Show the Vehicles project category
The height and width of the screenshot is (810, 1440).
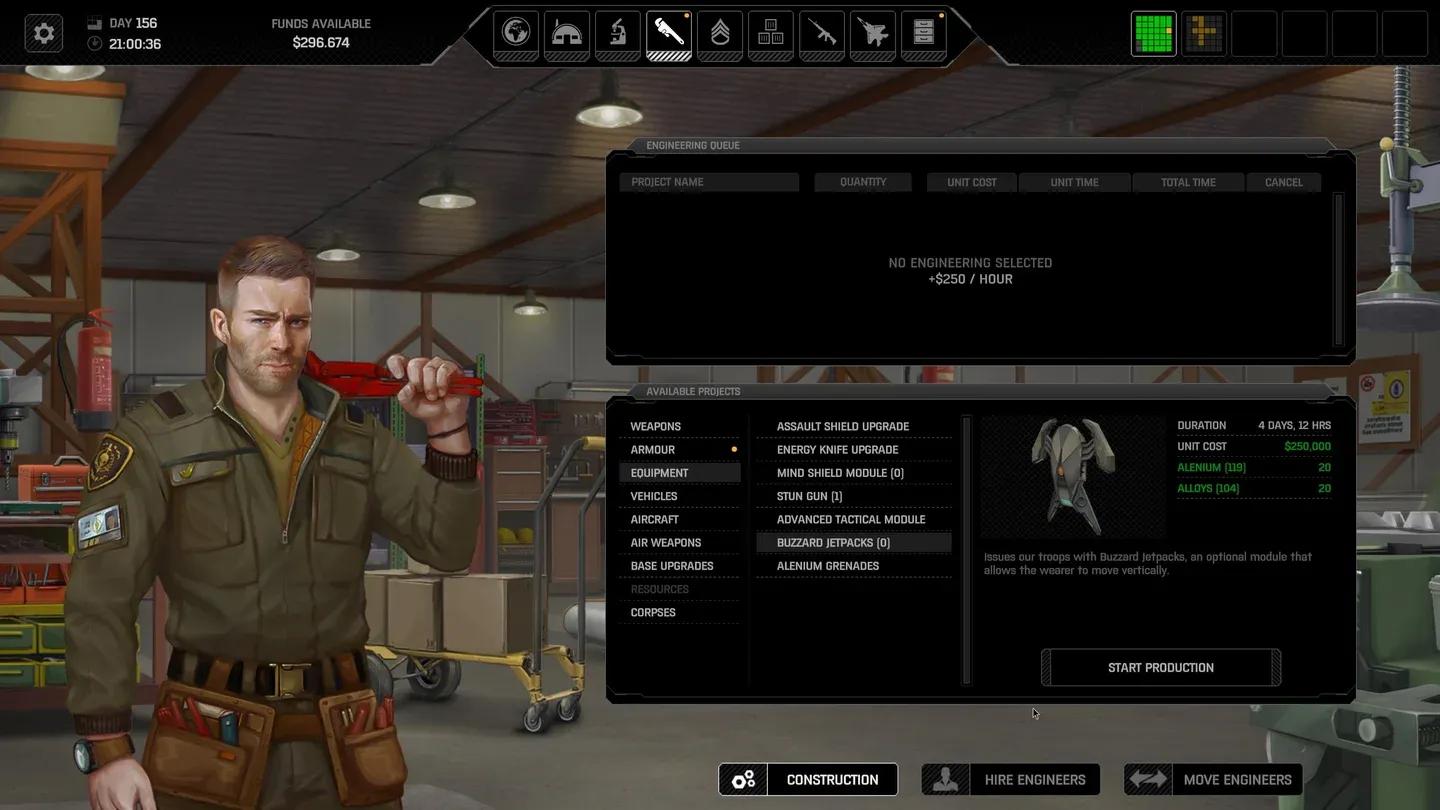click(654, 496)
